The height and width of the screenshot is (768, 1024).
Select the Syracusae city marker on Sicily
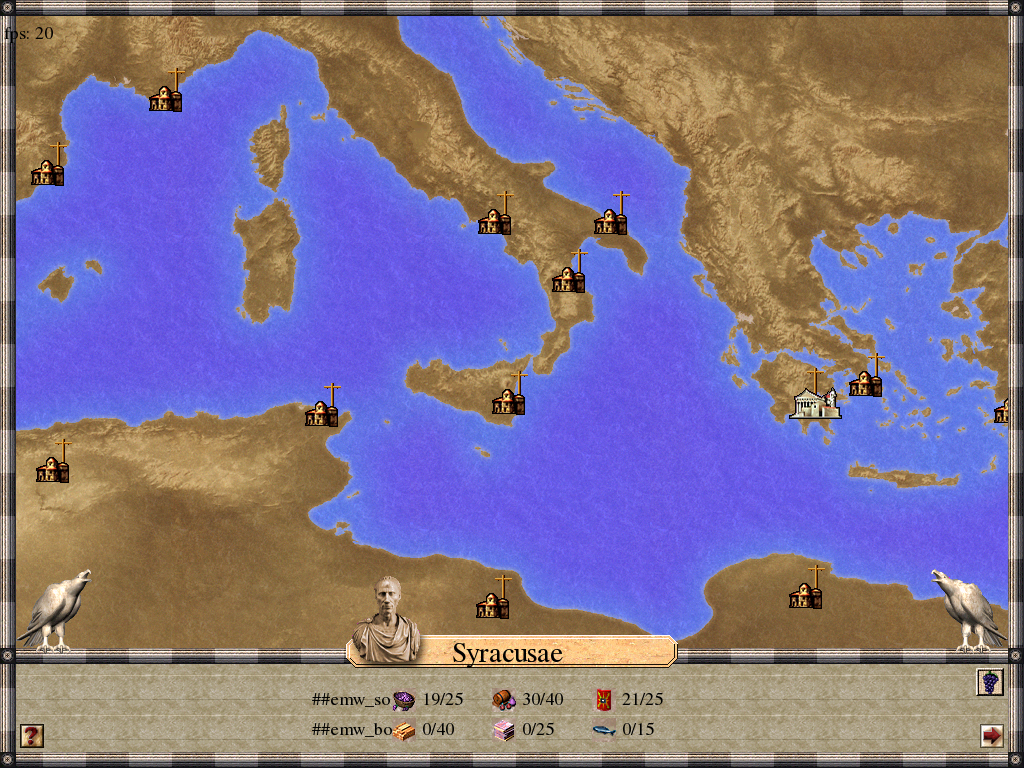(x=509, y=398)
